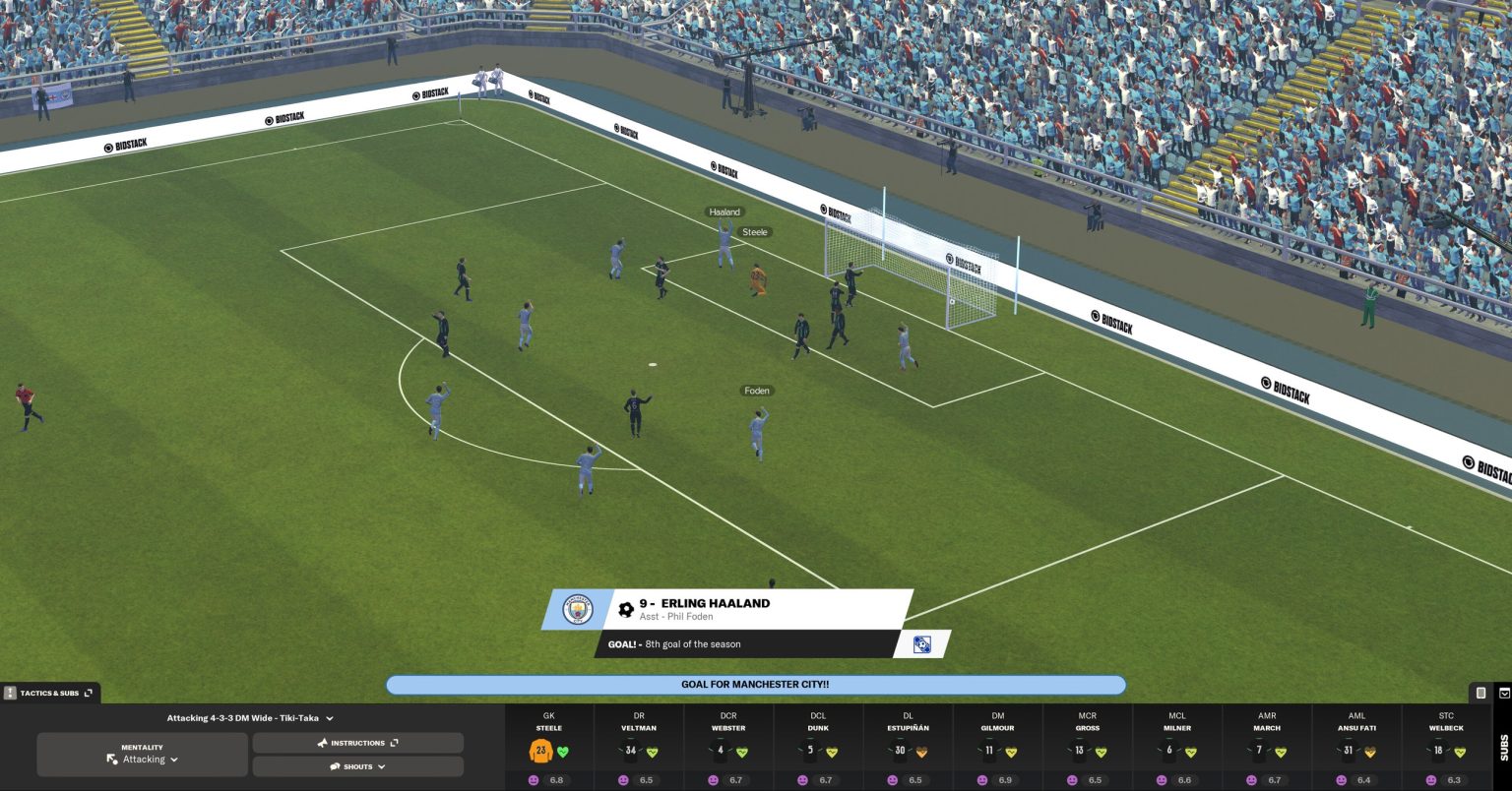Click Steele's goalkeeper jersey icon
This screenshot has width=1512, height=791.
[x=539, y=753]
